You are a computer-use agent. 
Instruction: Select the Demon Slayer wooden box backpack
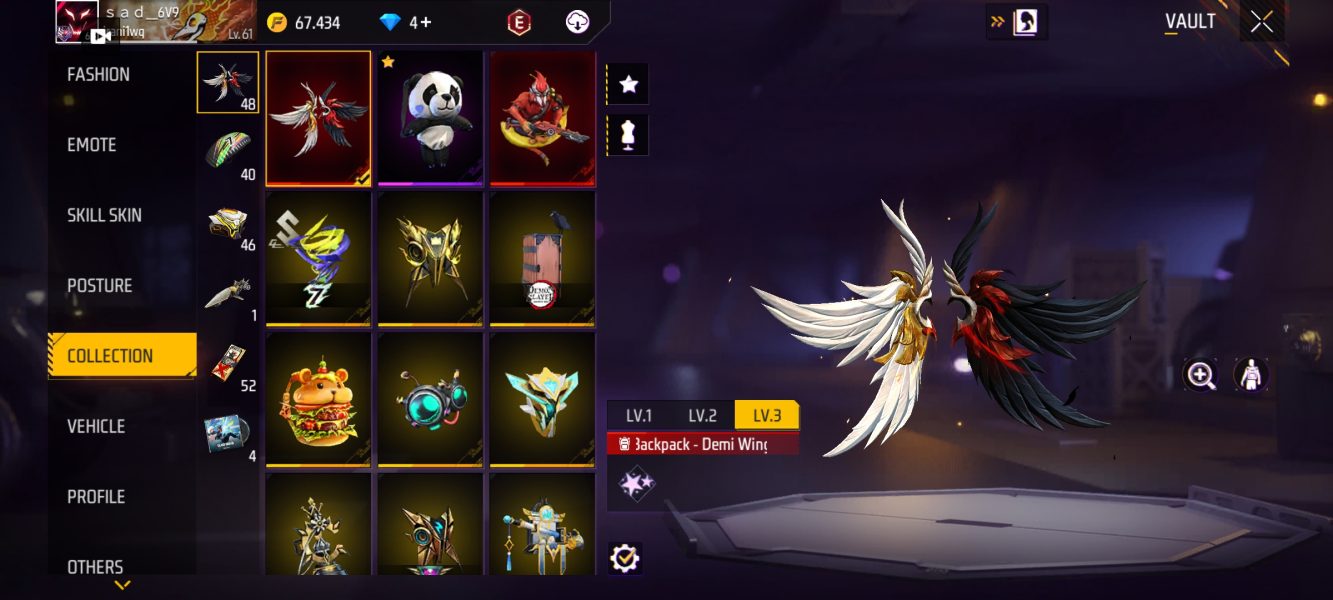pos(542,259)
